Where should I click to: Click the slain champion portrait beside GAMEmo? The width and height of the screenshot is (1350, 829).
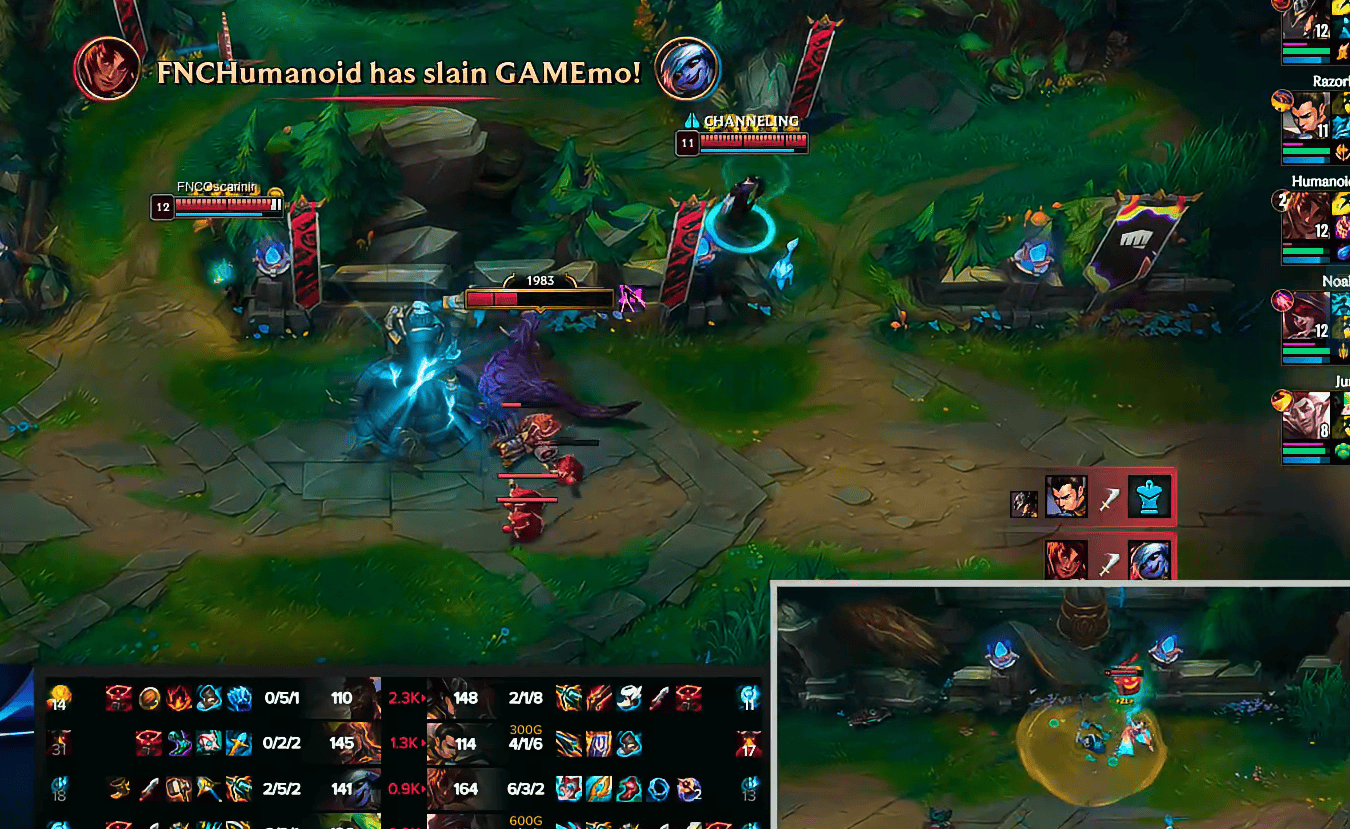point(687,69)
